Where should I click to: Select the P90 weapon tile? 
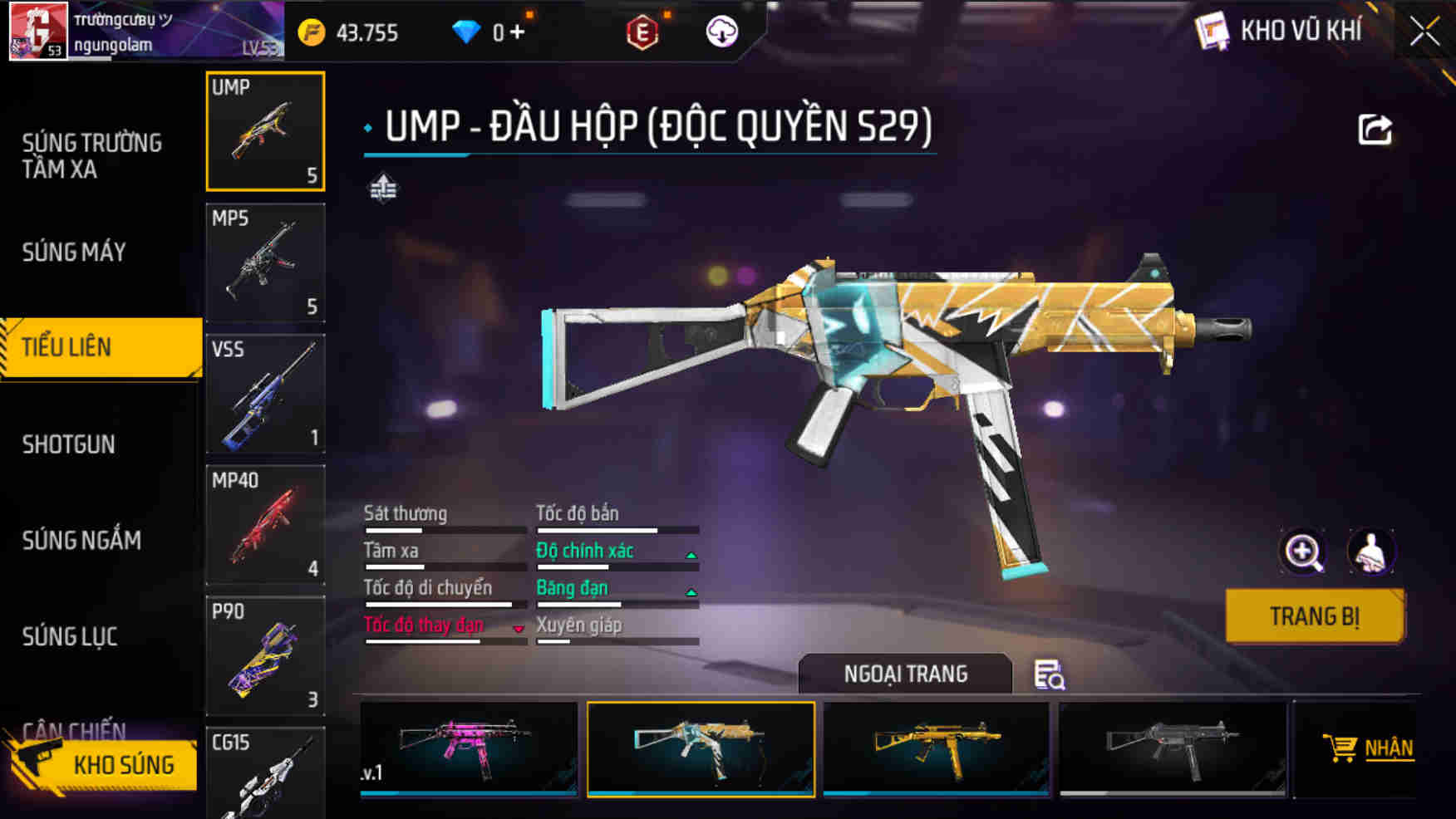[x=265, y=656]
